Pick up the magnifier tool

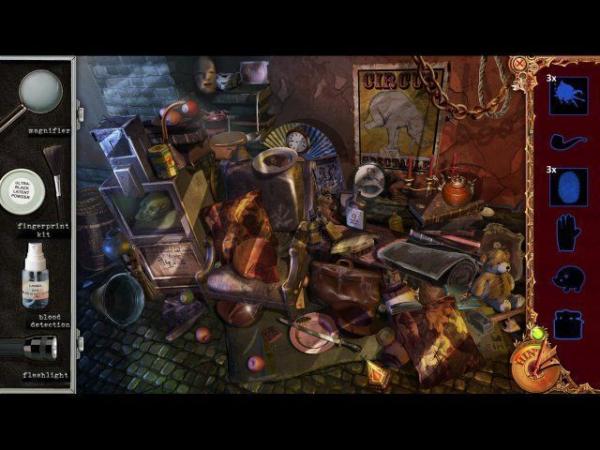pos(38,95)
